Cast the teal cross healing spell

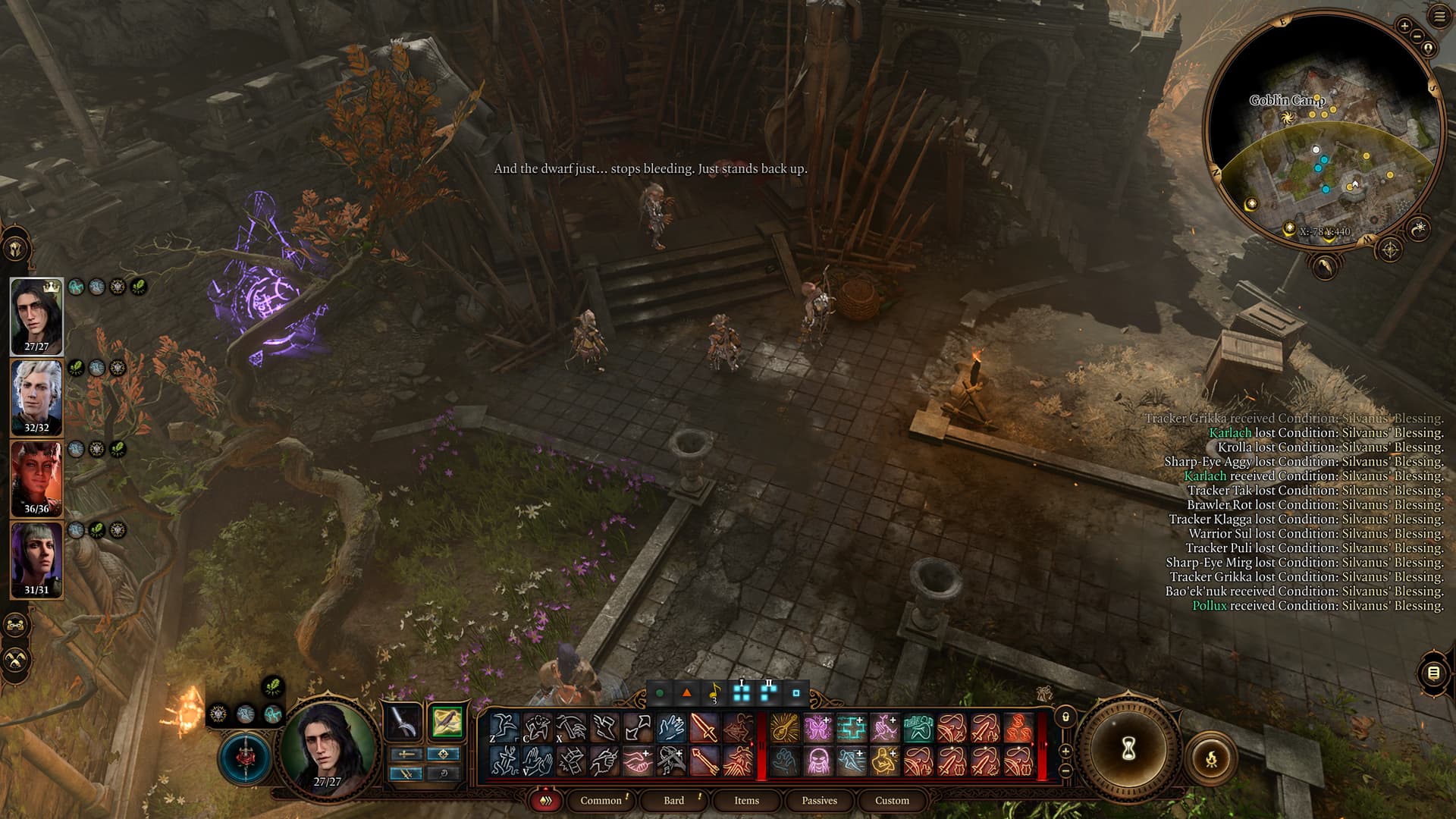click(x=852, y=728)
